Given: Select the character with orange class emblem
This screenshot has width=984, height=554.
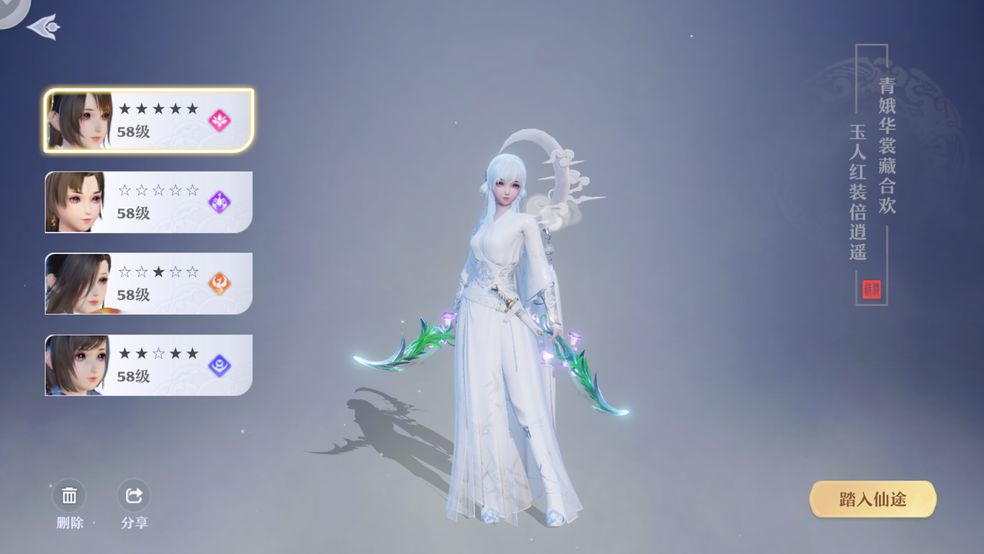Looking at the screenshot, I should point(148,284).
